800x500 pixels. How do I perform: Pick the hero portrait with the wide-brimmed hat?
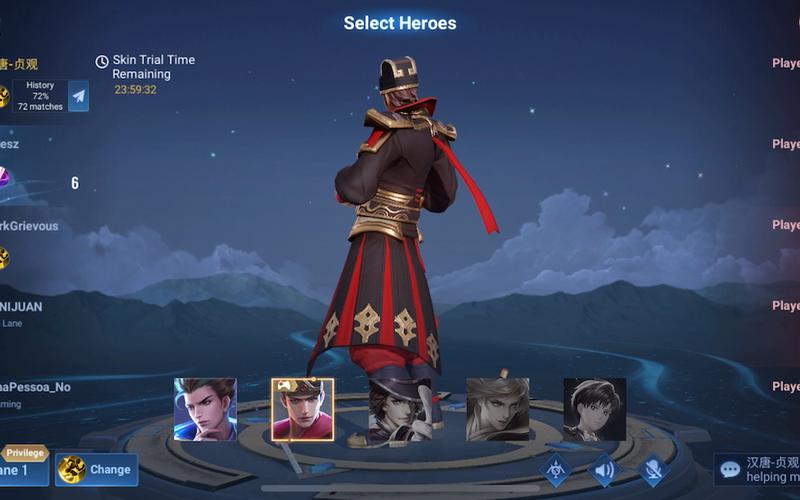400,409
